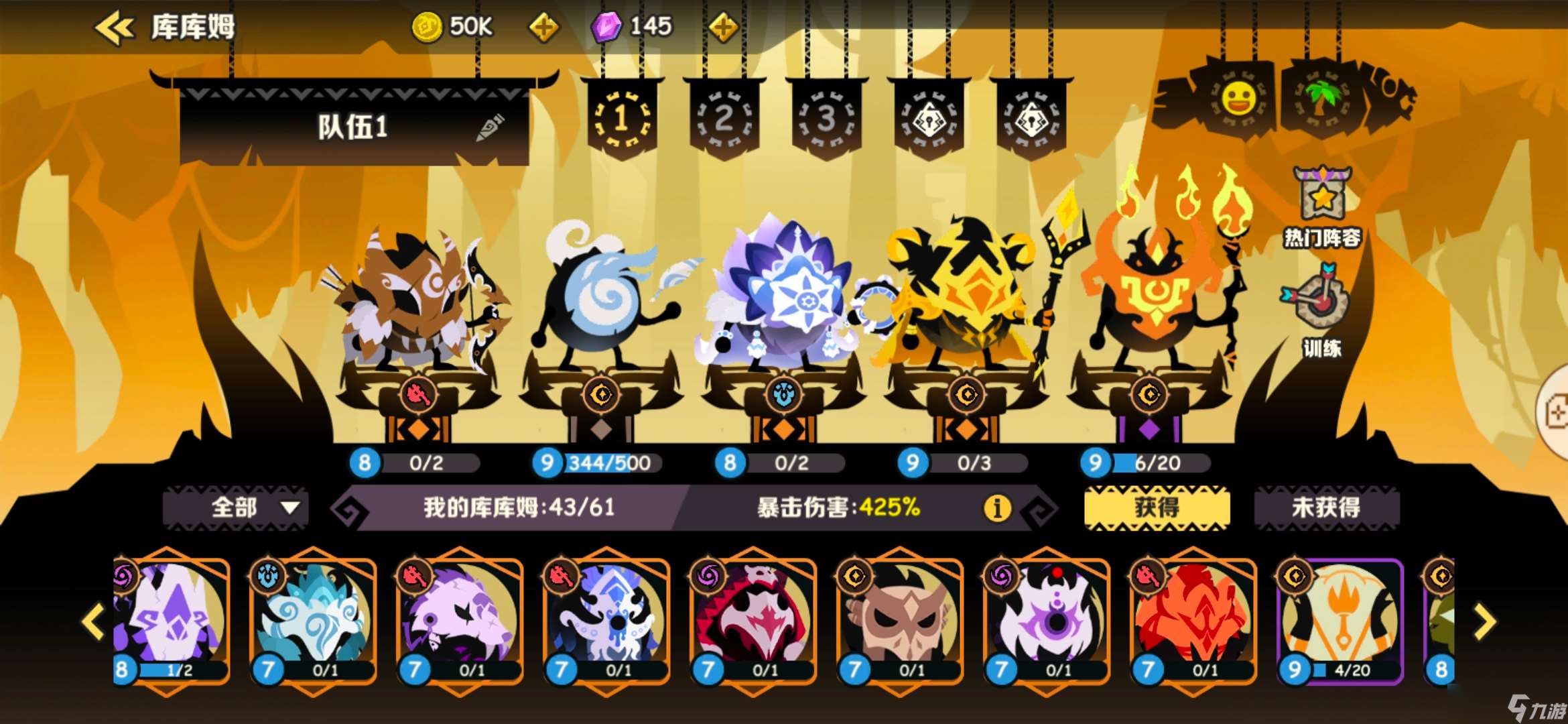Show next Kukum cards with right arrow
This screenshot has height=724, width=1568.
(x=1485, y=621)
